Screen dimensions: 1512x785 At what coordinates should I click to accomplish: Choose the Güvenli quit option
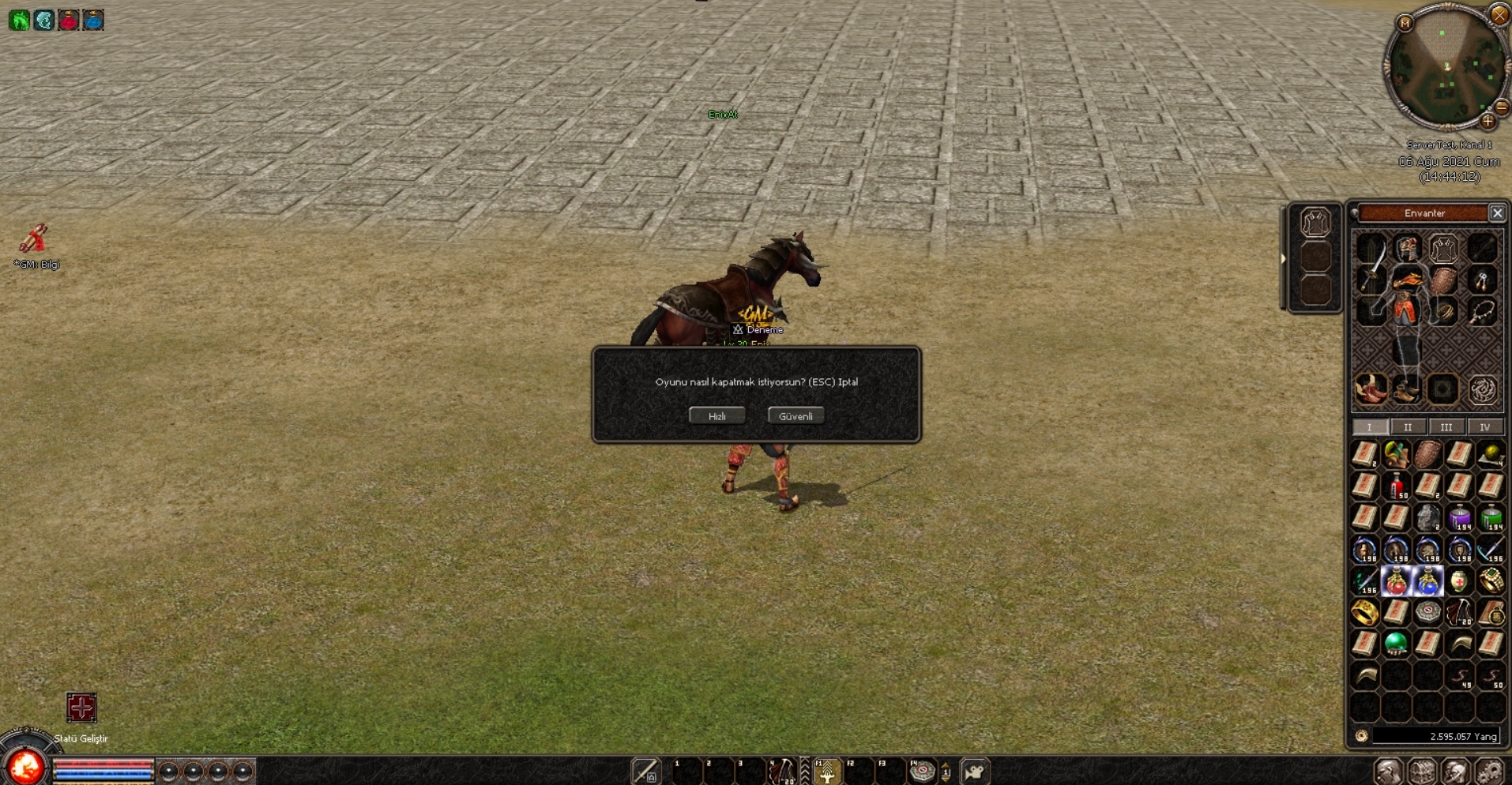795,416
